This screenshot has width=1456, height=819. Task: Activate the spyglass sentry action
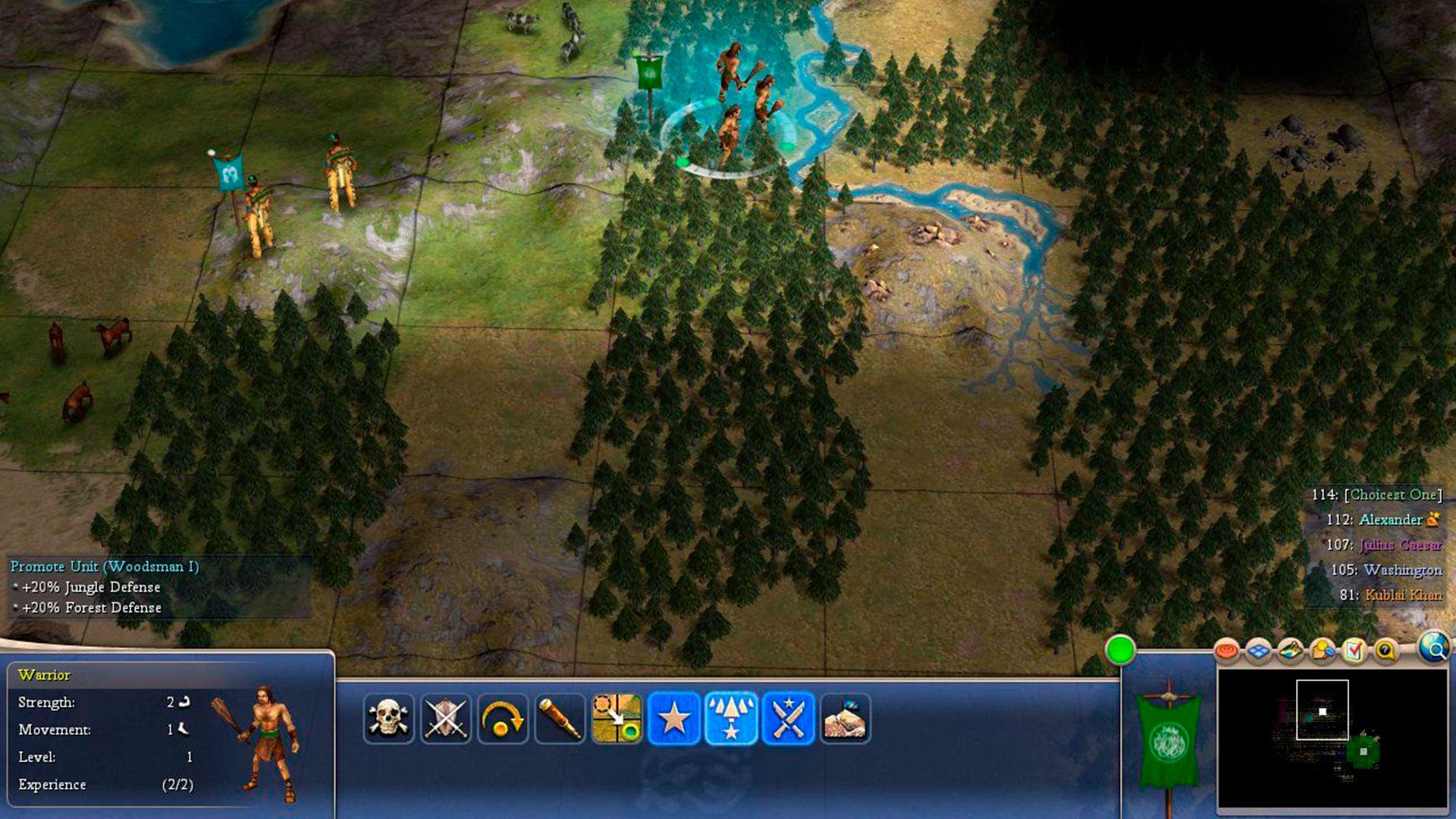[x=560, y=718]
